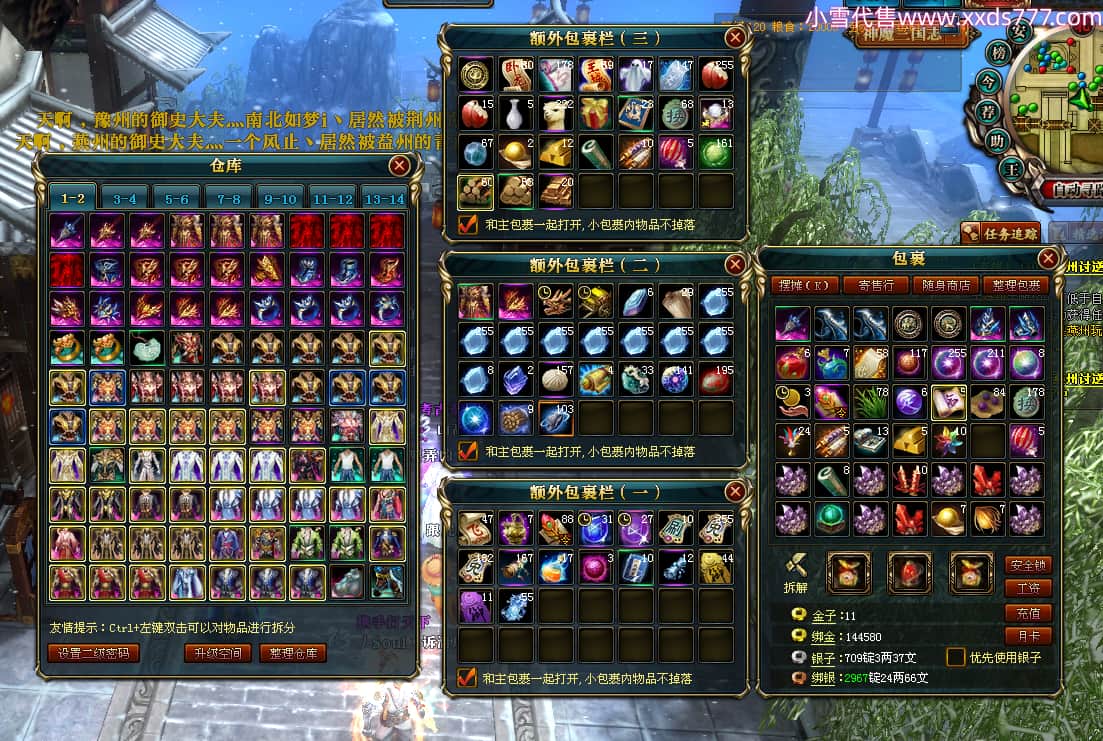Image resolution: width=1103 pixels, height=741 pixels.
Task: Open the 随身商店 portable shop
Action: coord(945,285)
